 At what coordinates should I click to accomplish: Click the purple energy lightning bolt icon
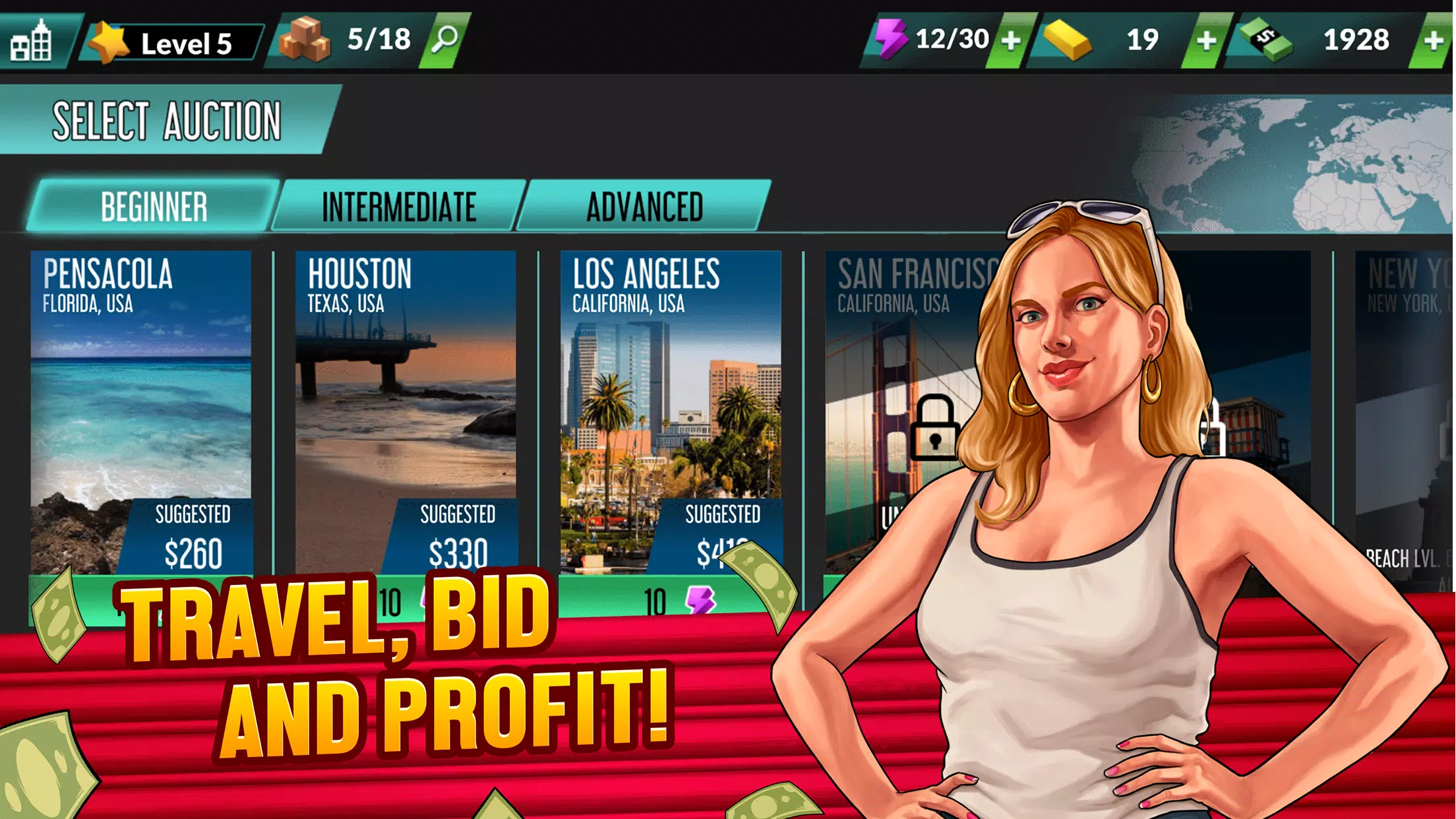coord(893,41)
